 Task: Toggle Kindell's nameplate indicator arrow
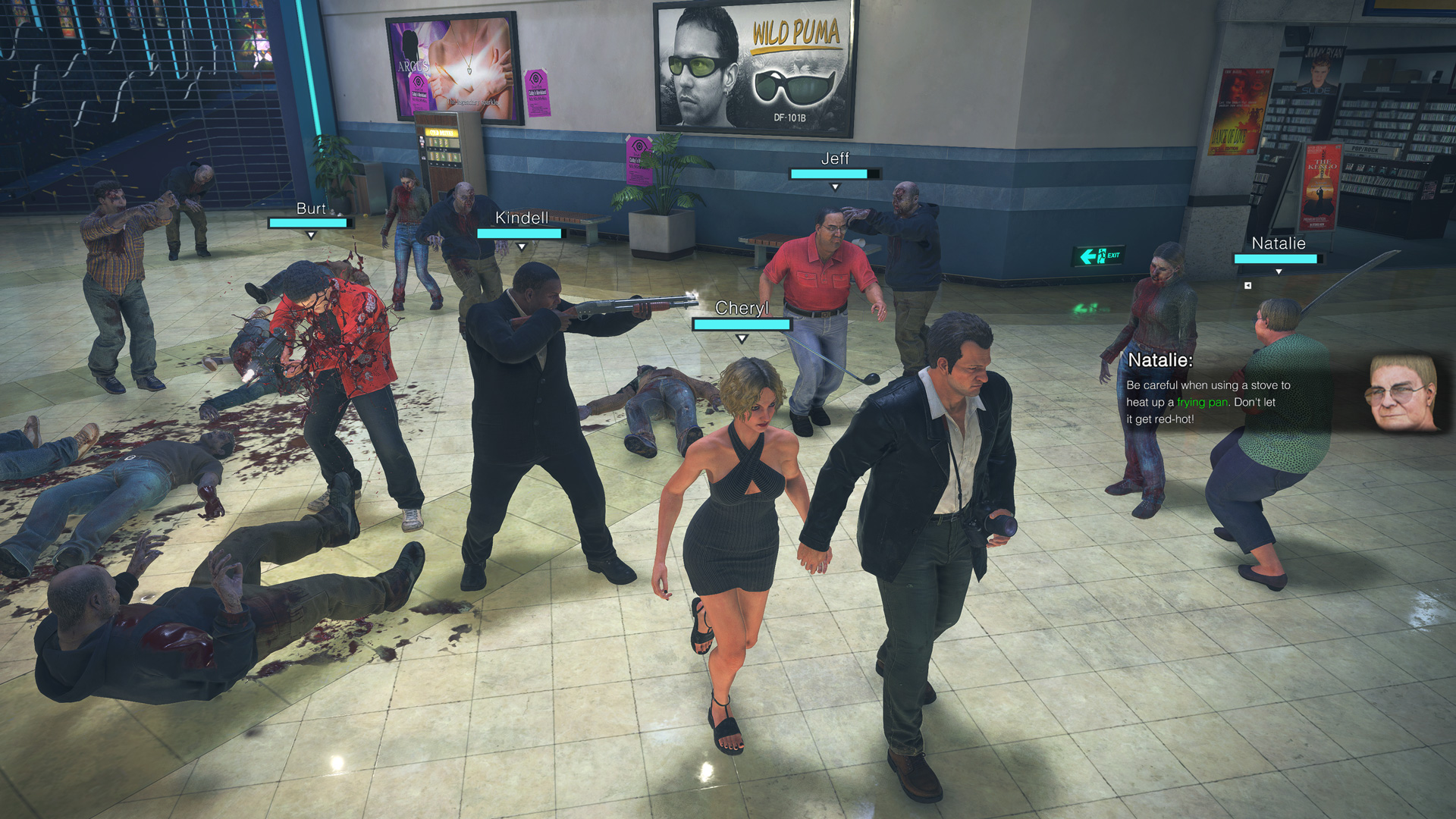pyautogui.click(x=522, y=246)
